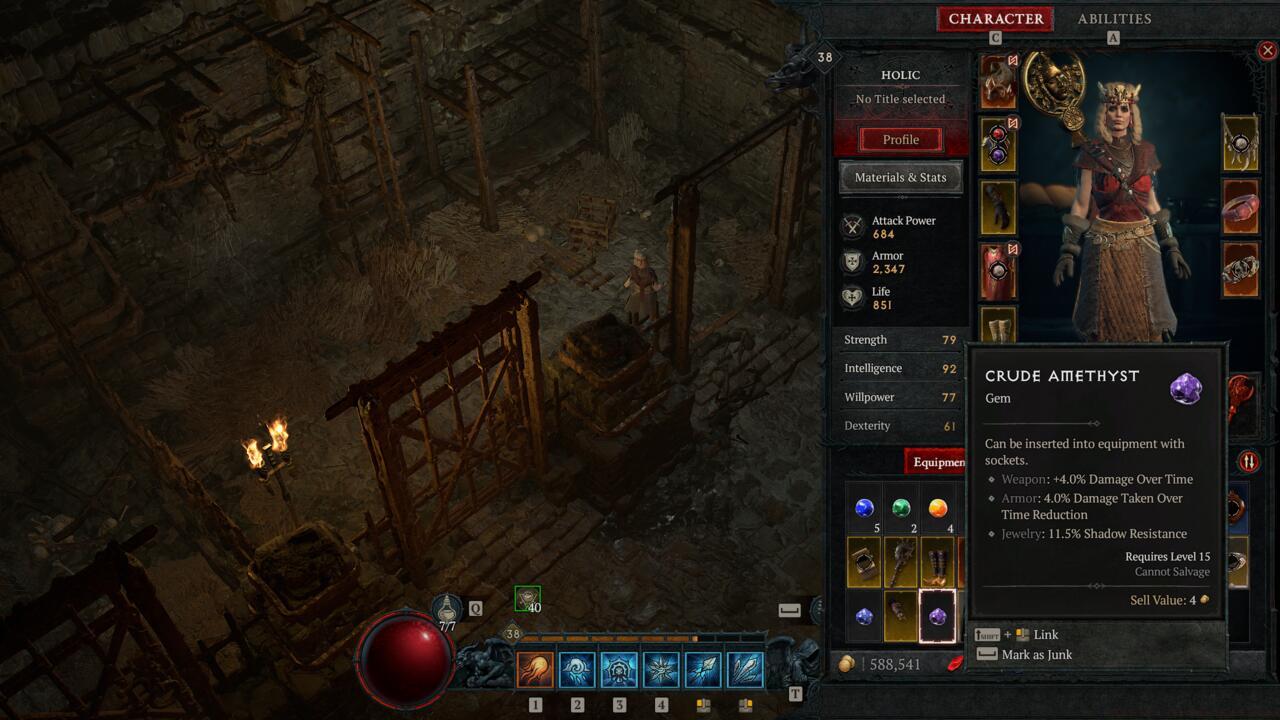Pick the green emerald gem stack

(x=901, y=509)
